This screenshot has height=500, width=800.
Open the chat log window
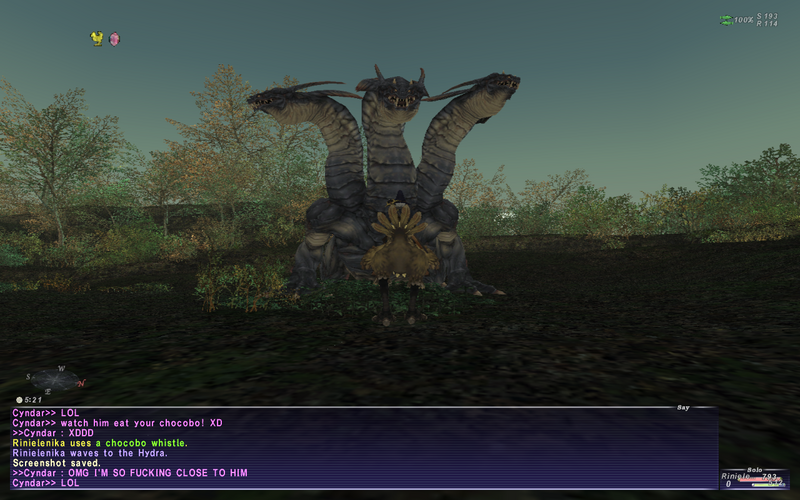[x=360, y=448]
